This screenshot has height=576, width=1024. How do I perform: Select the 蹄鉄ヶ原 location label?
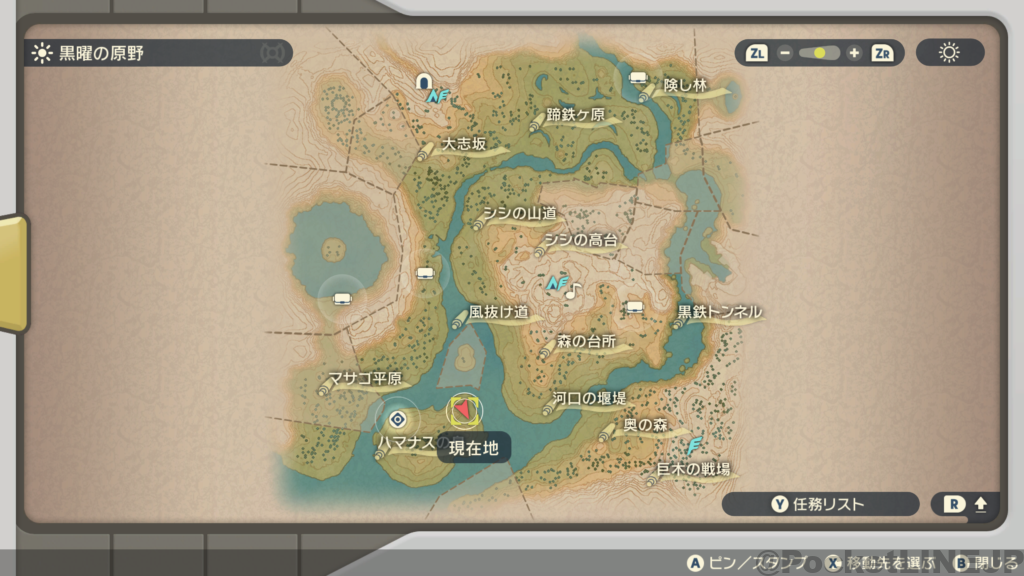click(x=576, y=115)
